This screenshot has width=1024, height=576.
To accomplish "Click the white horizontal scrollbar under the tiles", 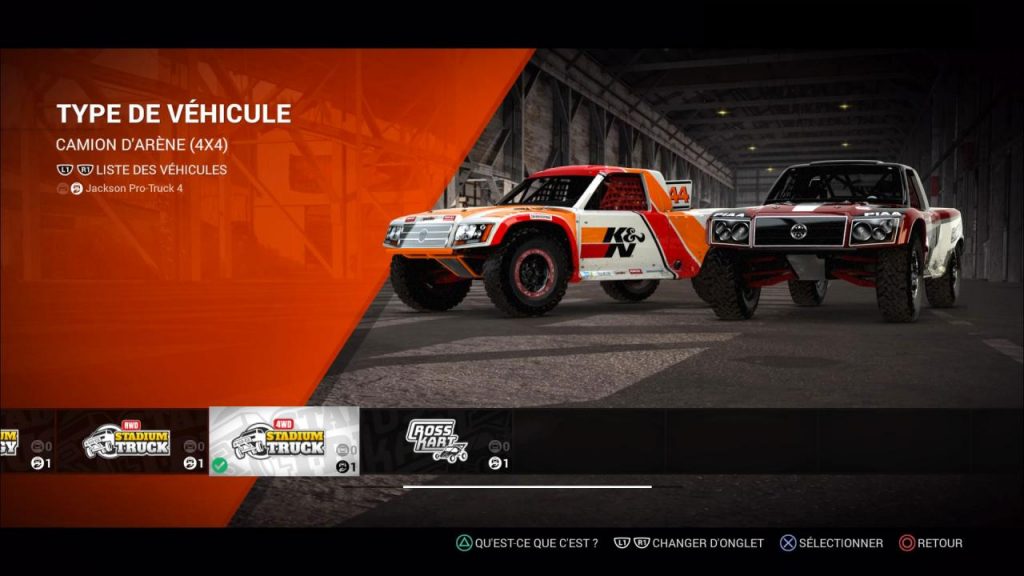I will [x=527, y=487].
